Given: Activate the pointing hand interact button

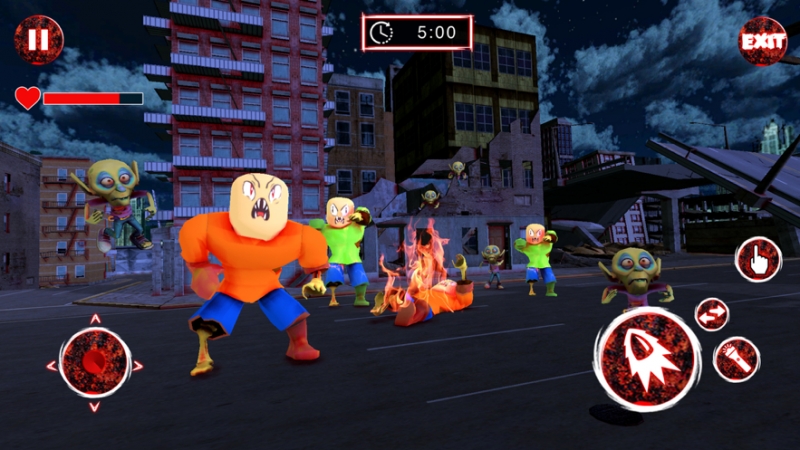Looking at the screenshot, I should [758, 259].
